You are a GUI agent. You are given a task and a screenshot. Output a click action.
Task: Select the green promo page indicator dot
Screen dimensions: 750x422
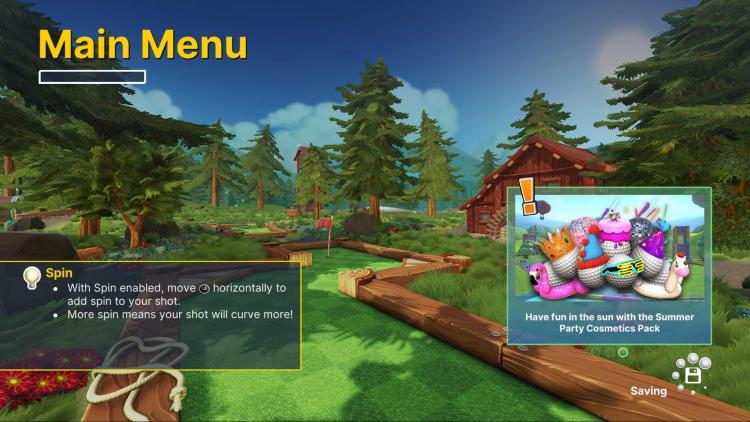pos(623,352)
